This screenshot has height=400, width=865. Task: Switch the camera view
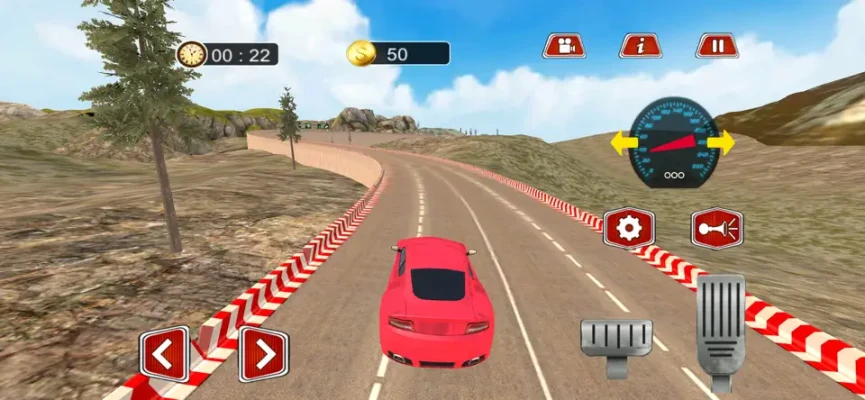point(564,45)
